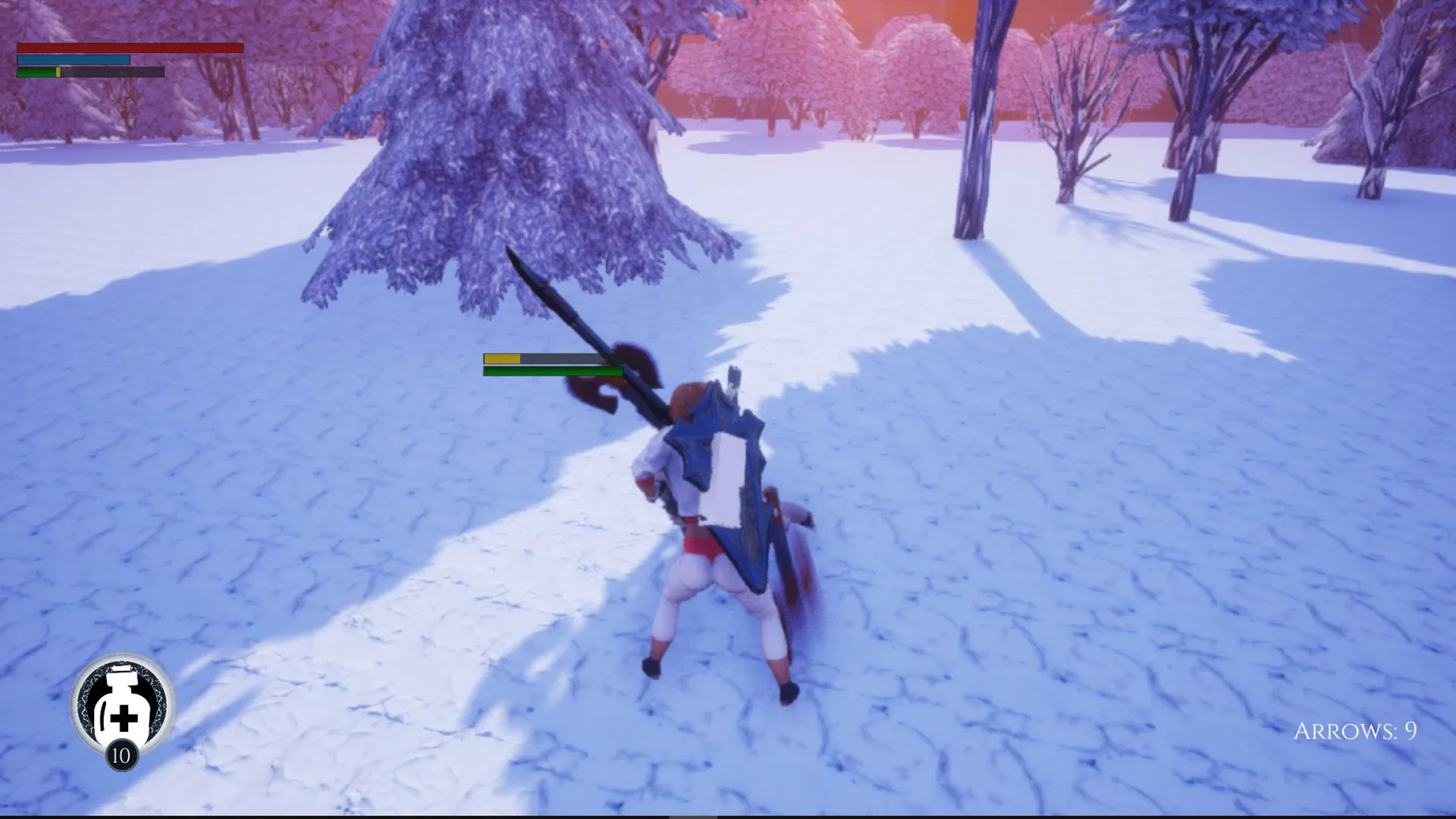The height and width of the screenshot is (819, 1456).
Task: Expand the top-left stat bar cluster
Action: pos(91,59)
